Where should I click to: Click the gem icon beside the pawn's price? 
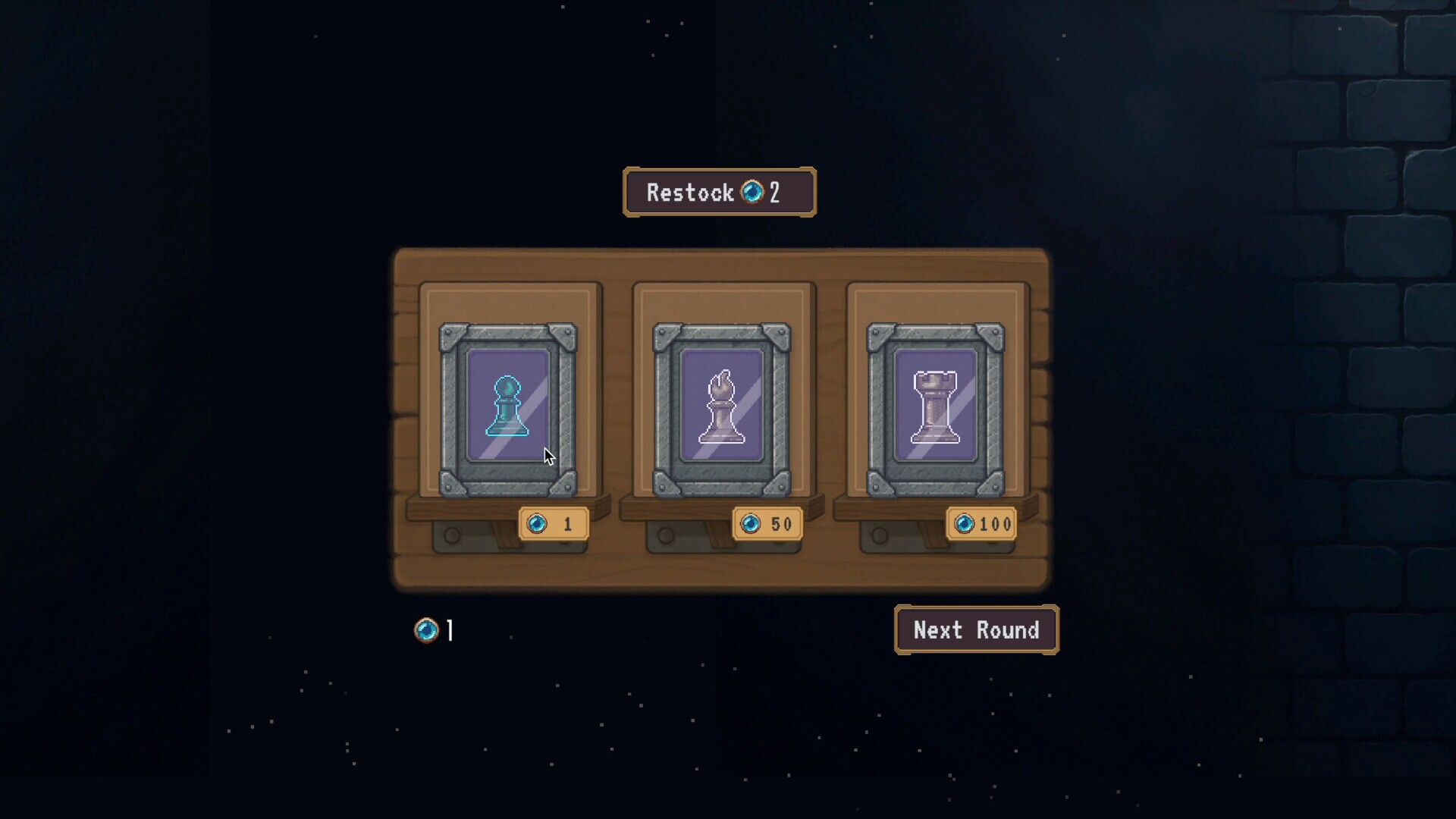click(539, 523)
